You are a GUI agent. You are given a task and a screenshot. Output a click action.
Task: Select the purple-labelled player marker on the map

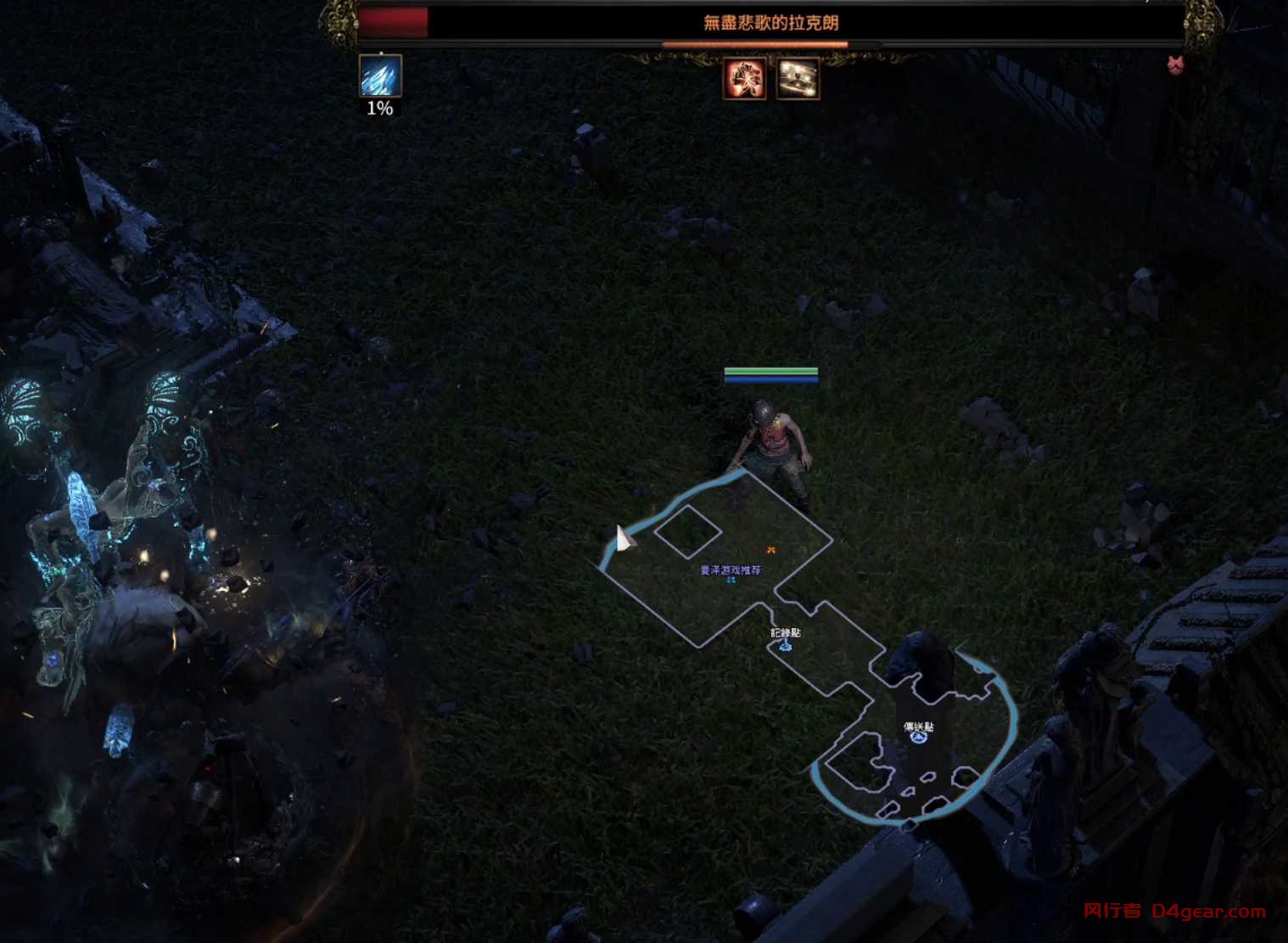(731, 580)
